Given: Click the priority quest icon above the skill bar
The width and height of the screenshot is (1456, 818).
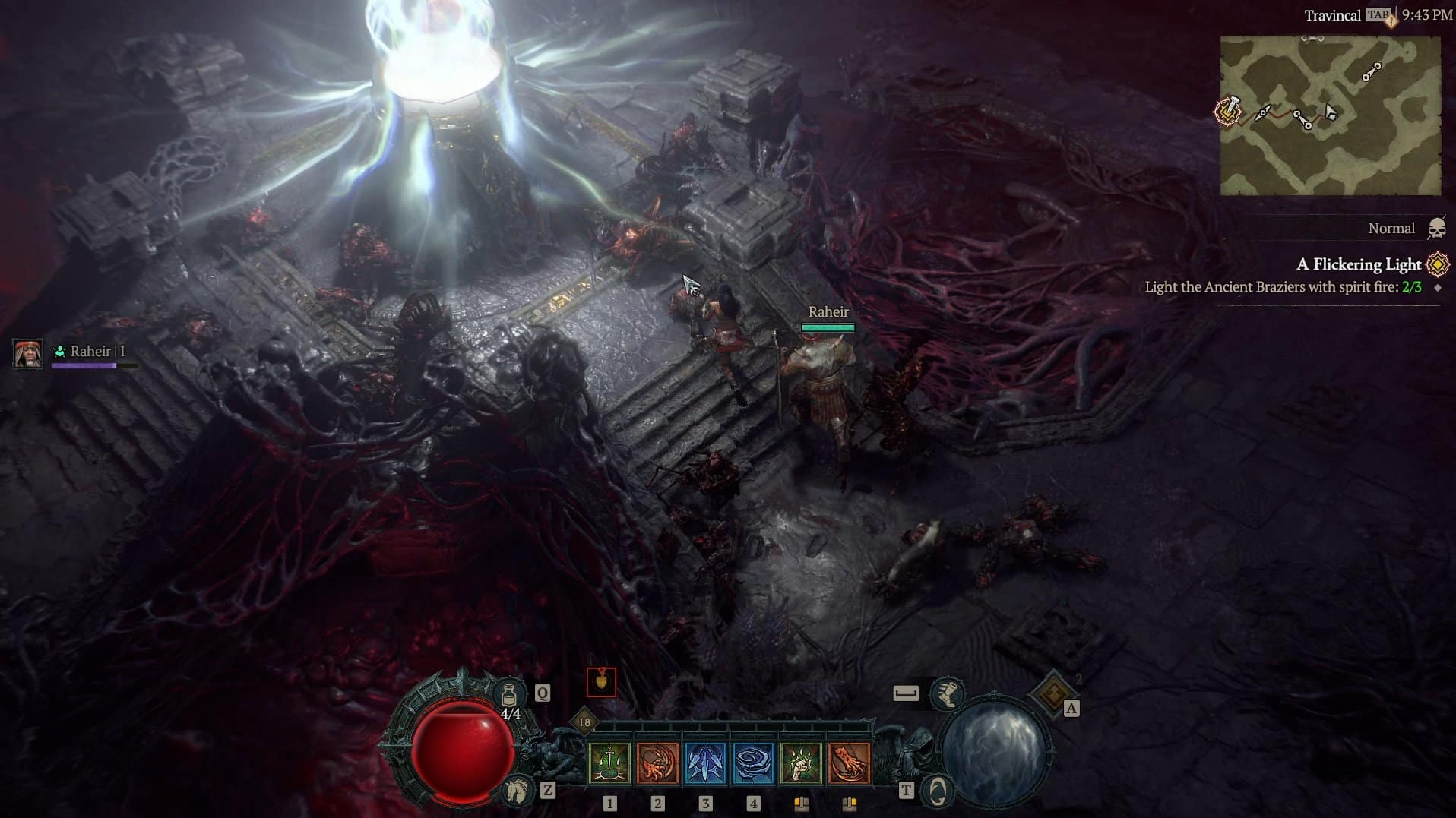Looking at the screenshot, I should coord(601,684).
